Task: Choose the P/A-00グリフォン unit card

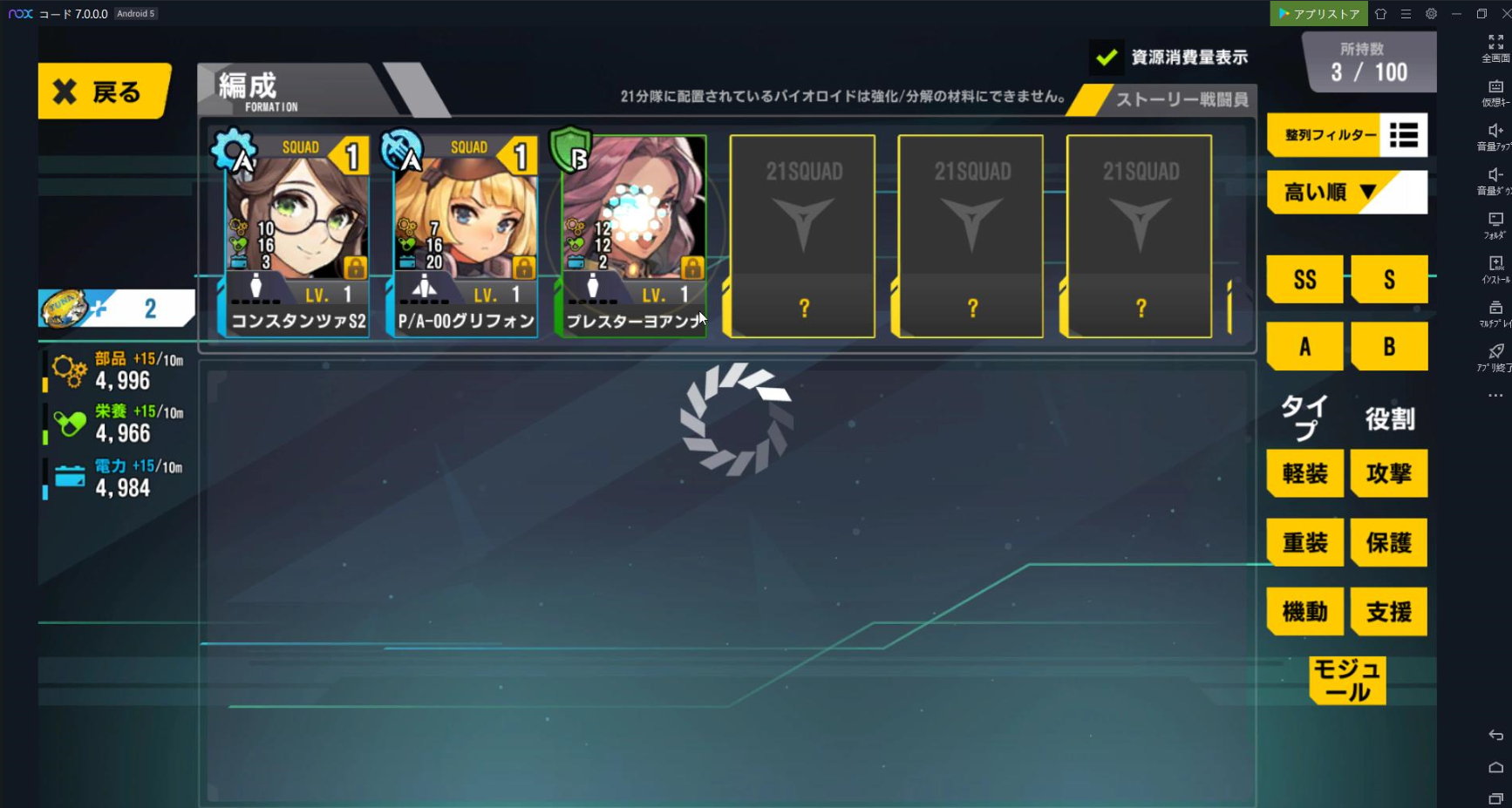Action: coord(466,235)
